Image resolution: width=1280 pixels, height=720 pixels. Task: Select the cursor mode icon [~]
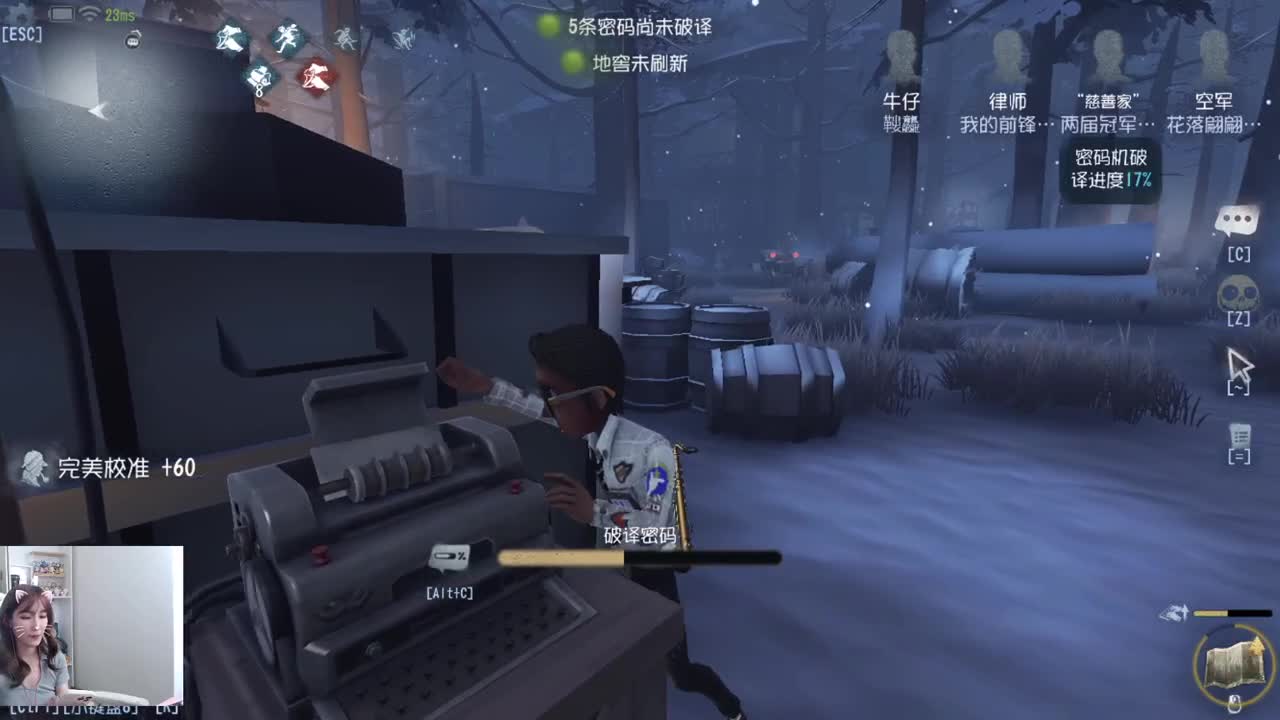click(1240, 365)
